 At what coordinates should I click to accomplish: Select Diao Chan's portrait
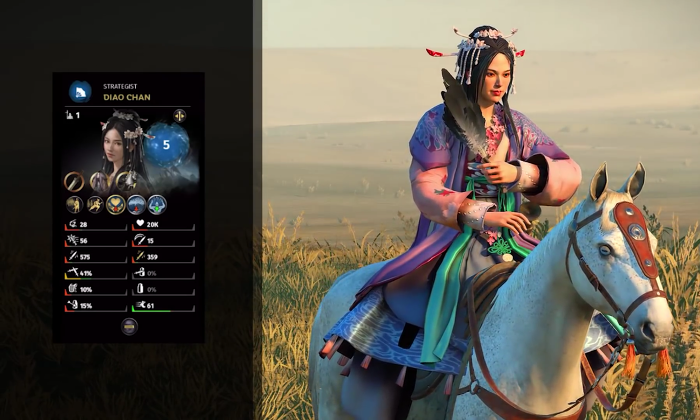point(119,145)
